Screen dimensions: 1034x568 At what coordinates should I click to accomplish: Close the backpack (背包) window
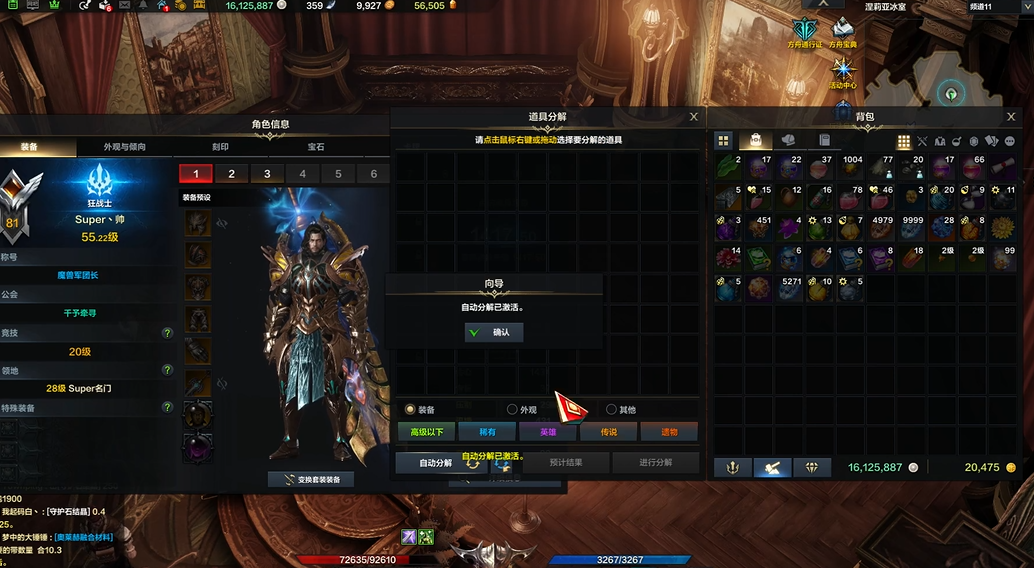(x=1019, y=117)
